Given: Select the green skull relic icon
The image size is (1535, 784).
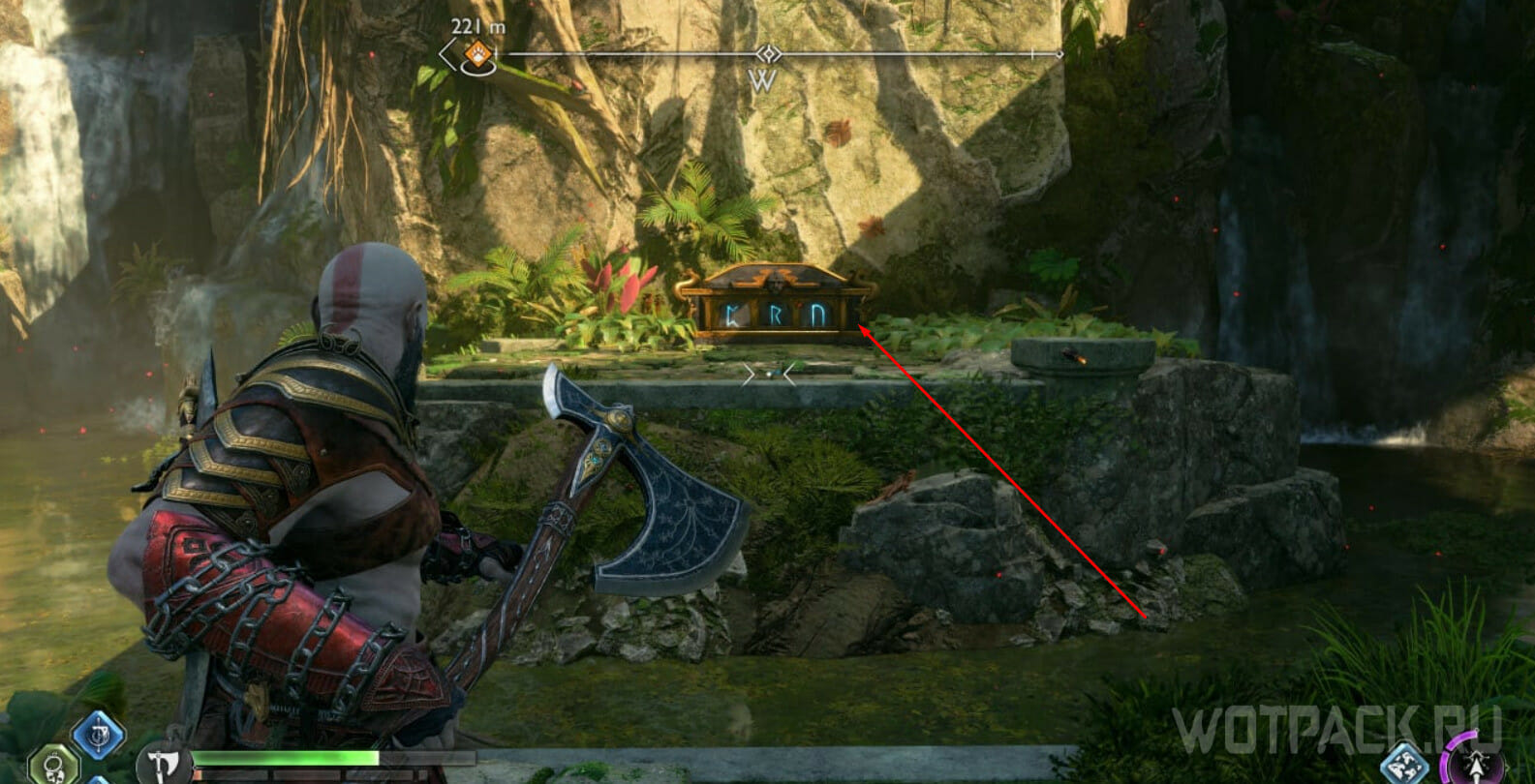Looking at the screenshot, I should pos(53,765).
